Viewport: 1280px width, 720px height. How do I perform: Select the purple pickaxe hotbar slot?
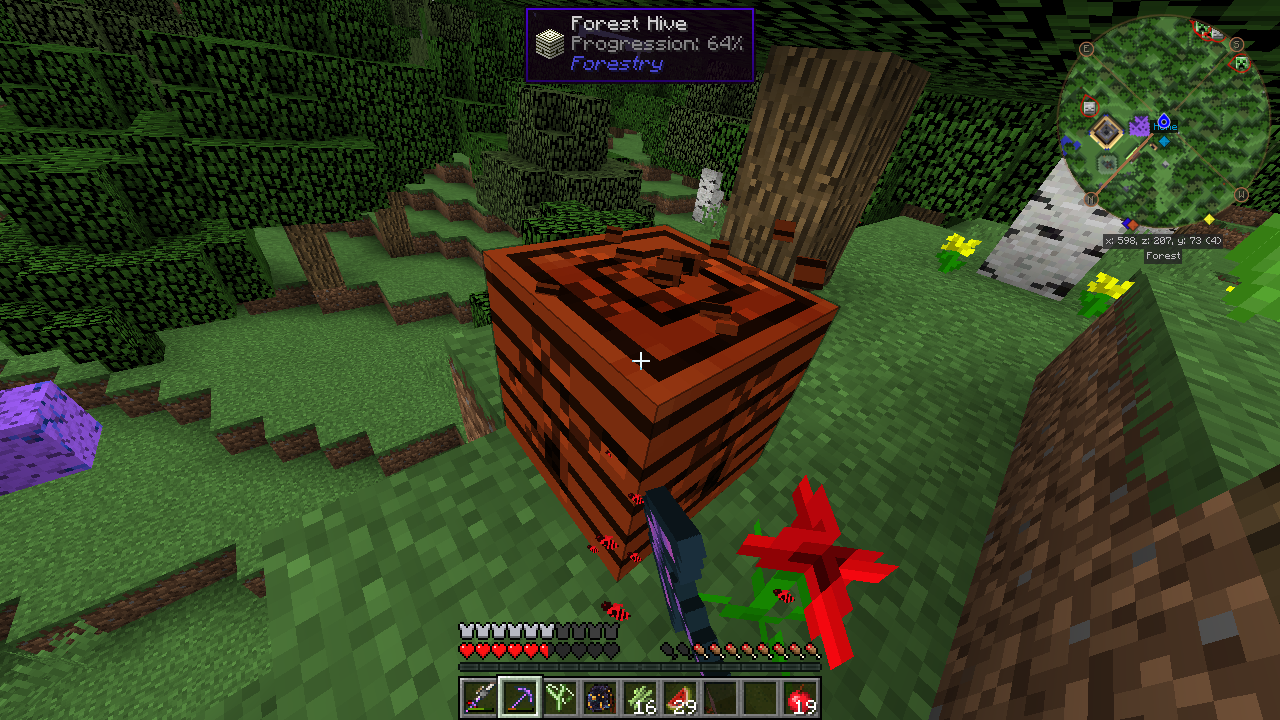(x=519, y=697)
